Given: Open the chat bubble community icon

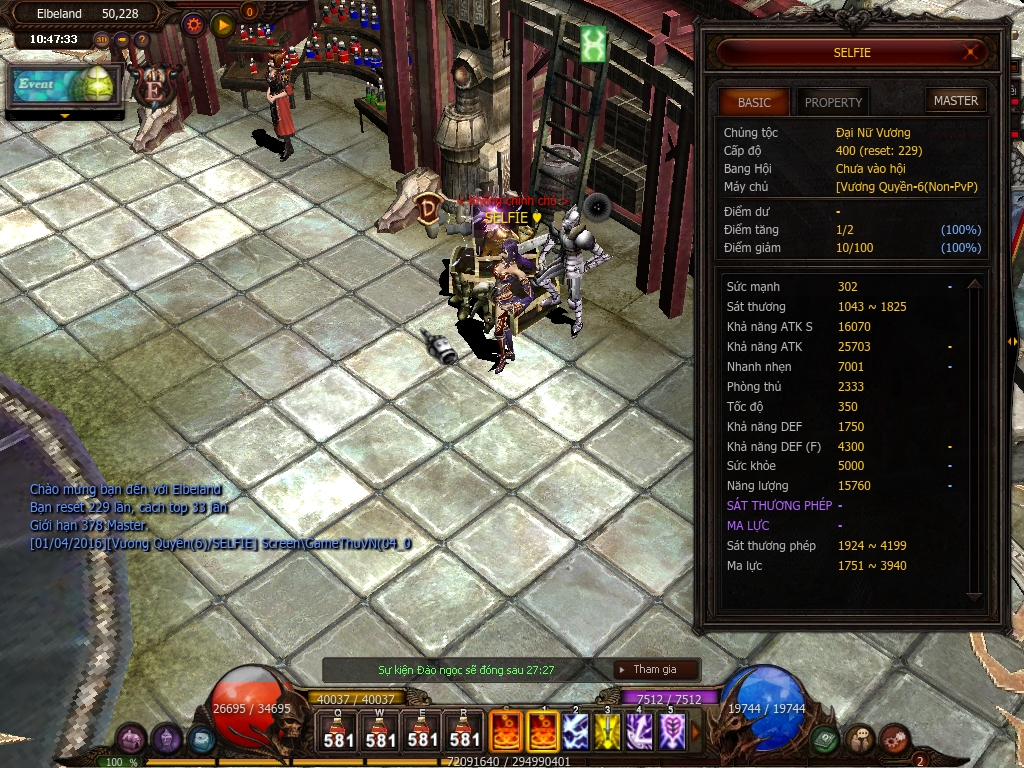Looking at the screenshot, I should click(860, 740).
